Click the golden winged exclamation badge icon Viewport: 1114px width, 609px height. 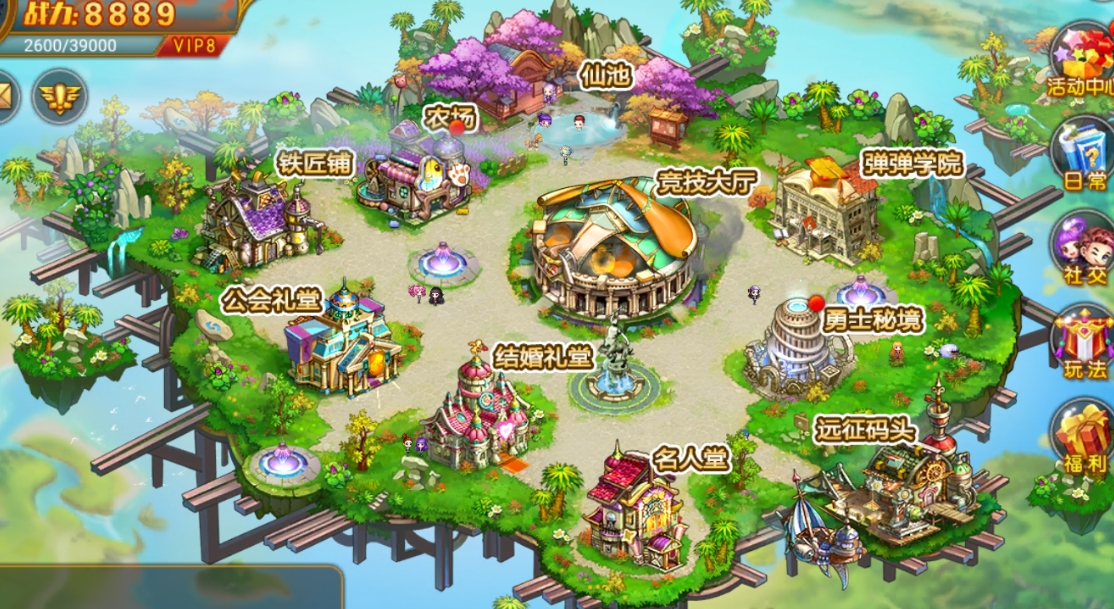tap(59, 97)
